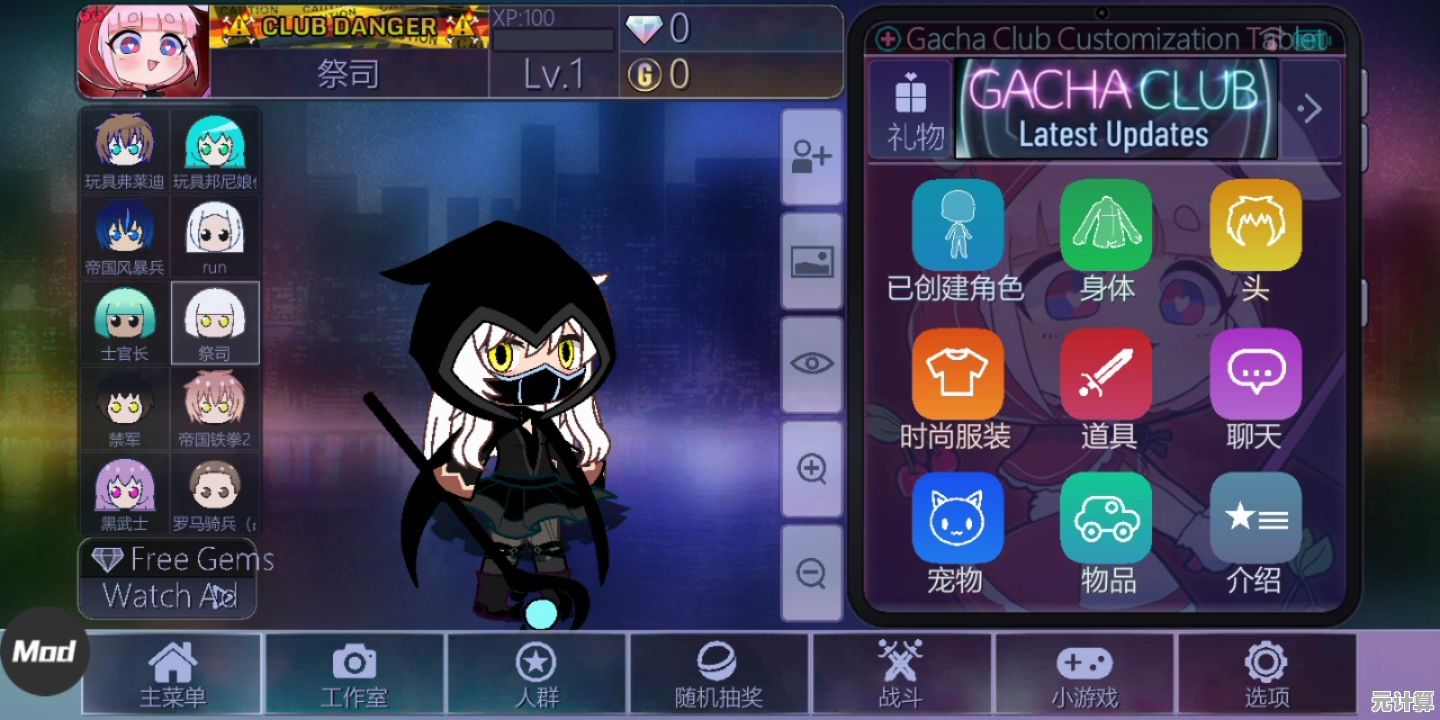Open 已创建角色 created characters section
The image size is (1440, 720).
957,225
